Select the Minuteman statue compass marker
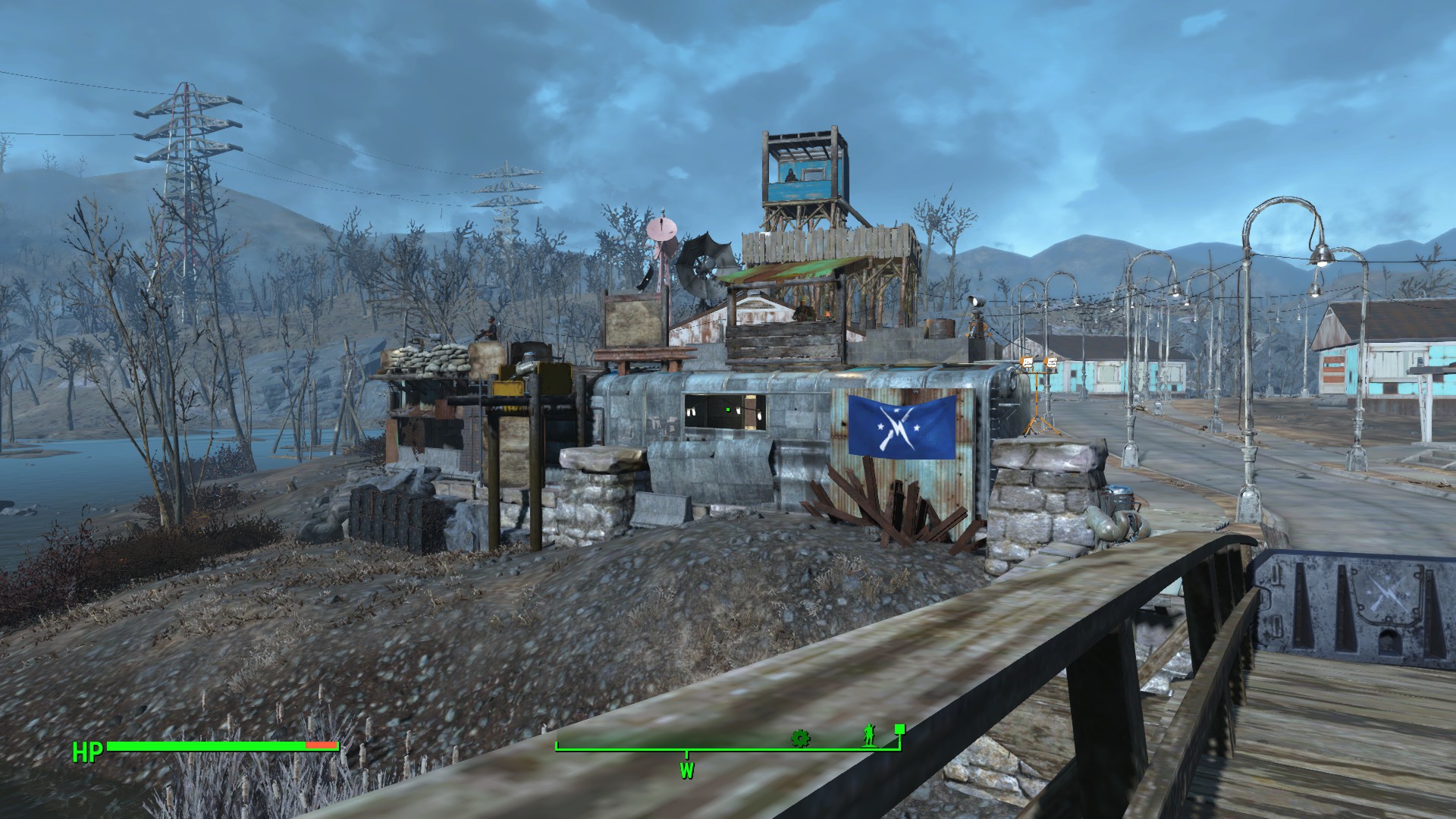The height and width of the screenshot is (819, 1456). (x=869, y=735)
